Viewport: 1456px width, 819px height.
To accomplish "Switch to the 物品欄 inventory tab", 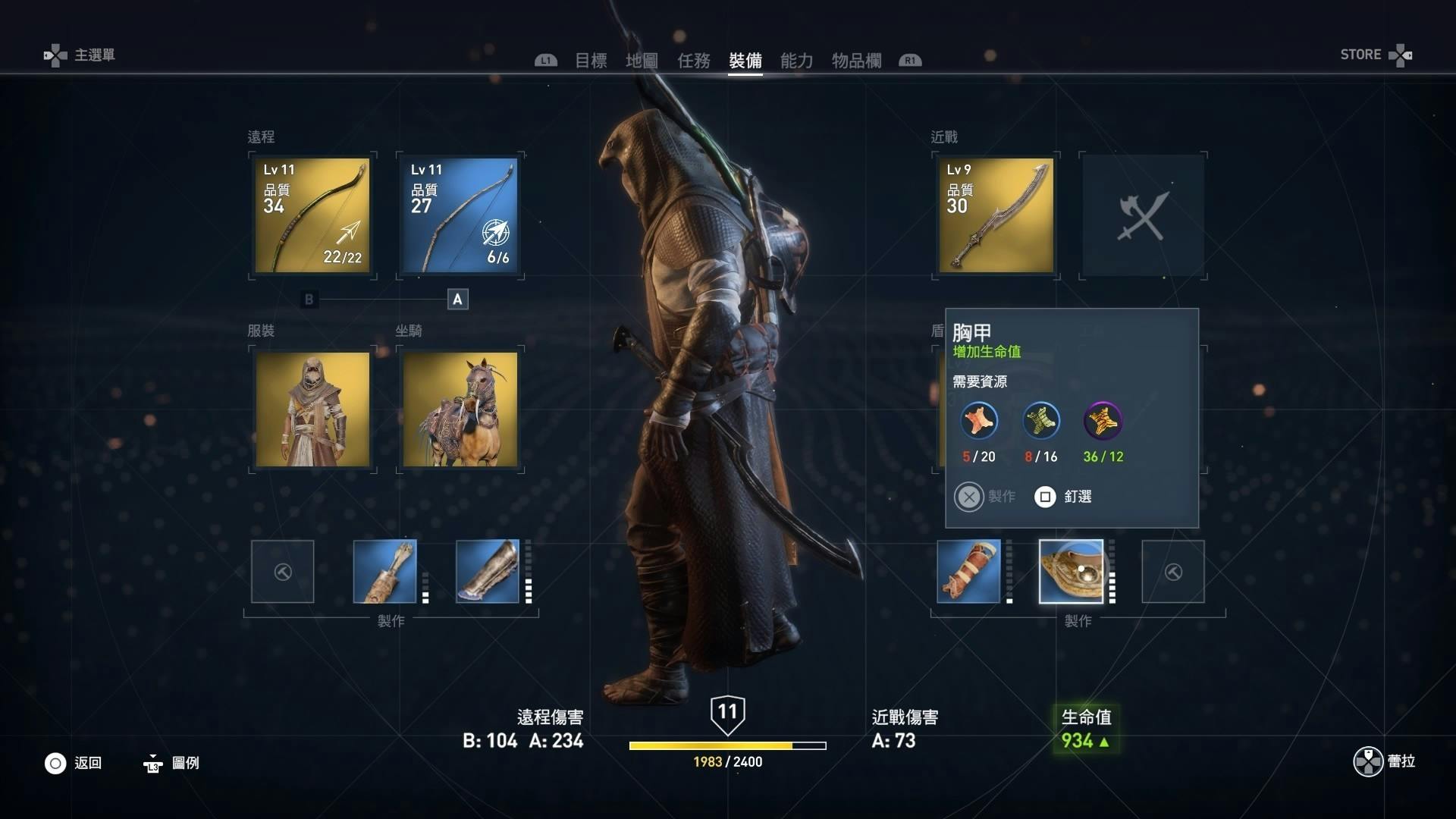I will [856, 61].
